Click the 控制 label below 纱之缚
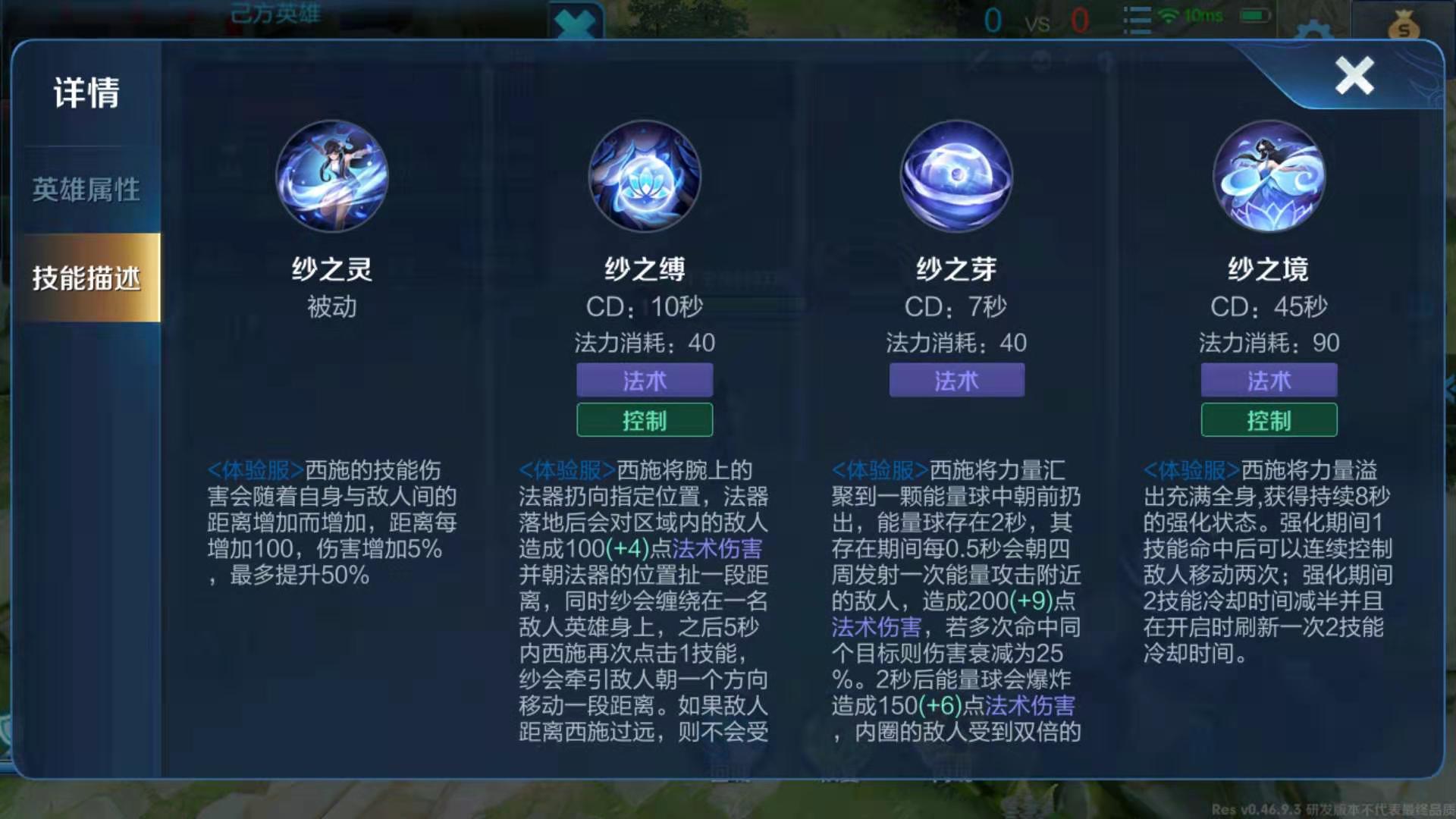This screenshot has height=819, width=1456. [x=644, y=421]
